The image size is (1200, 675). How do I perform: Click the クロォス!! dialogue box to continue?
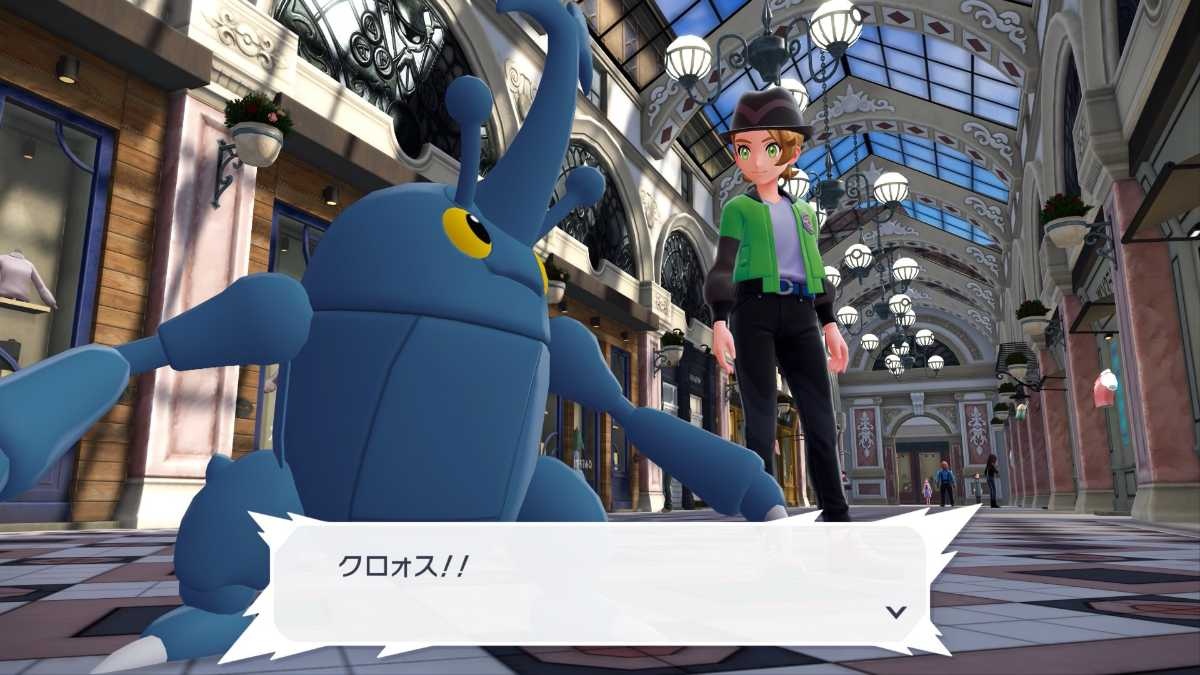[598, 585]
